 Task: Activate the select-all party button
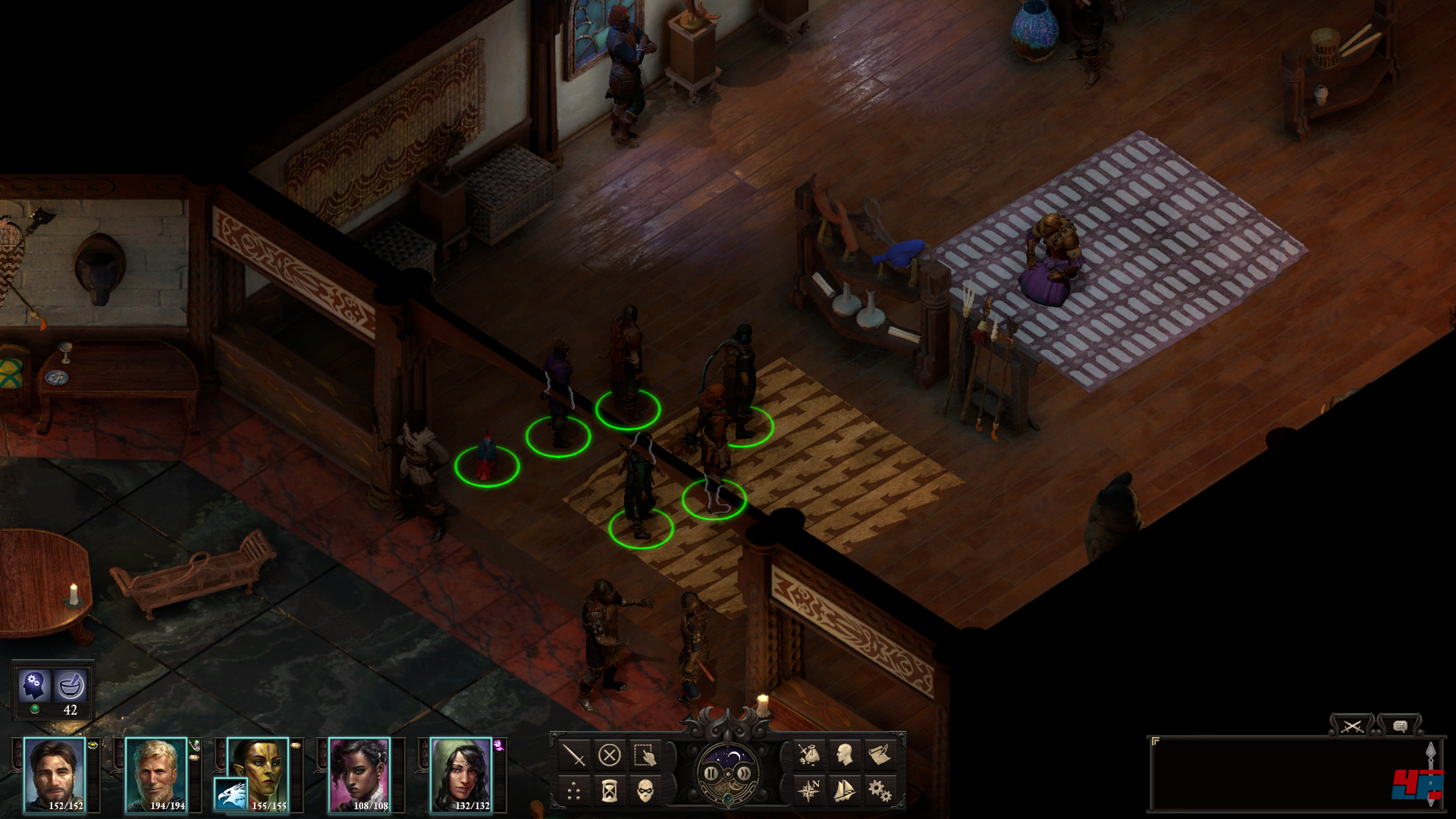[645, 755]
